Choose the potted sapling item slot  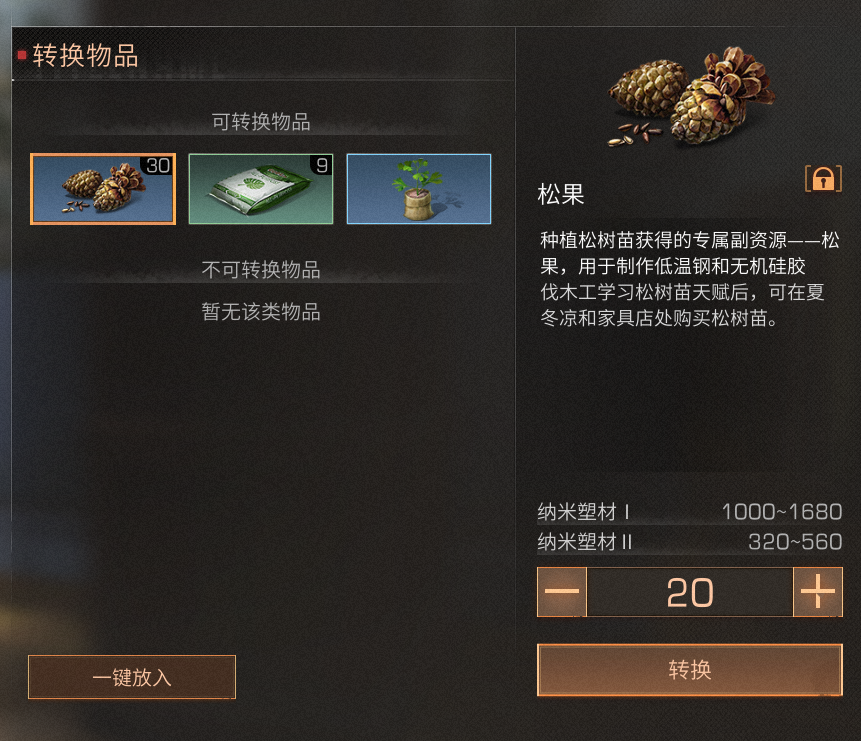tap(418, 189)
